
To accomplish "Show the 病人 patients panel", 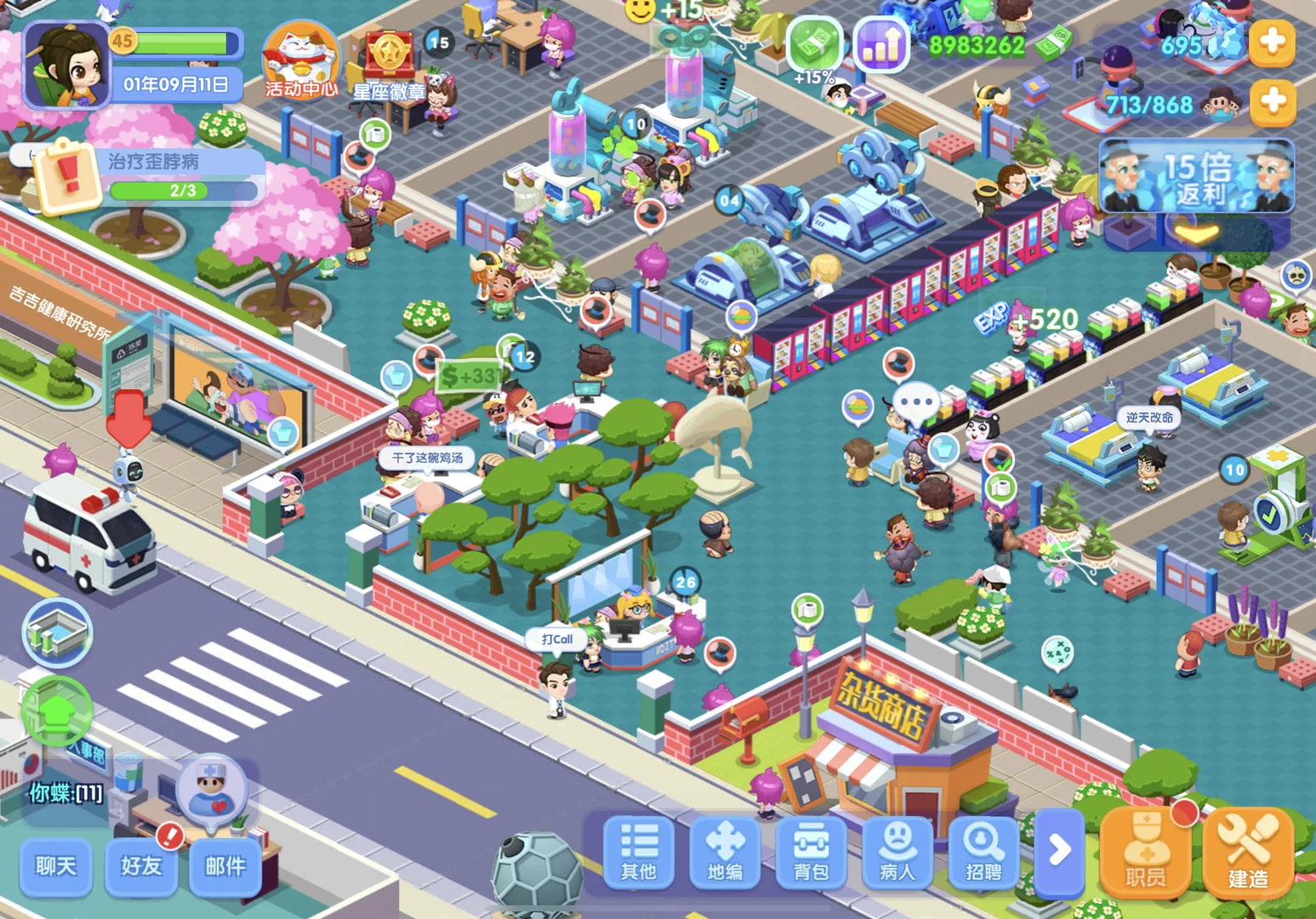I will (x=897, y=851).
